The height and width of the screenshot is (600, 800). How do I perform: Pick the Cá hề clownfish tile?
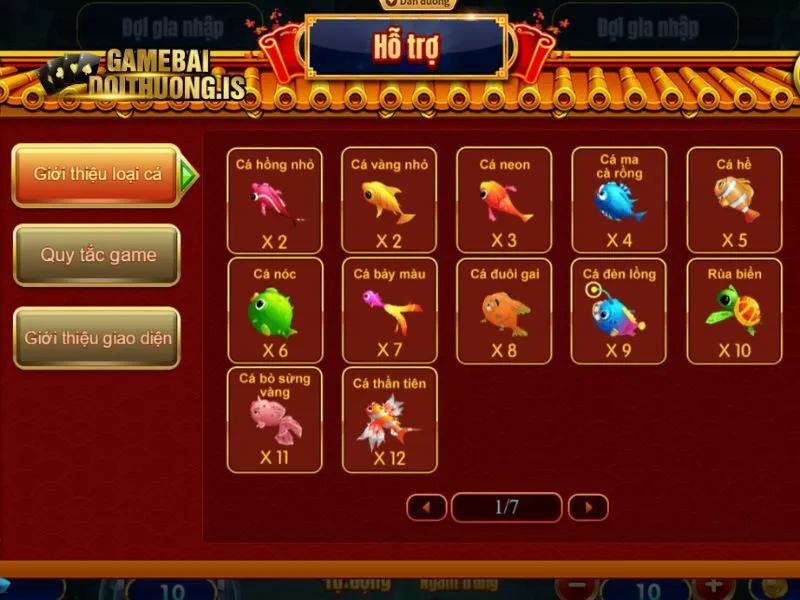(x=733, y=200)
